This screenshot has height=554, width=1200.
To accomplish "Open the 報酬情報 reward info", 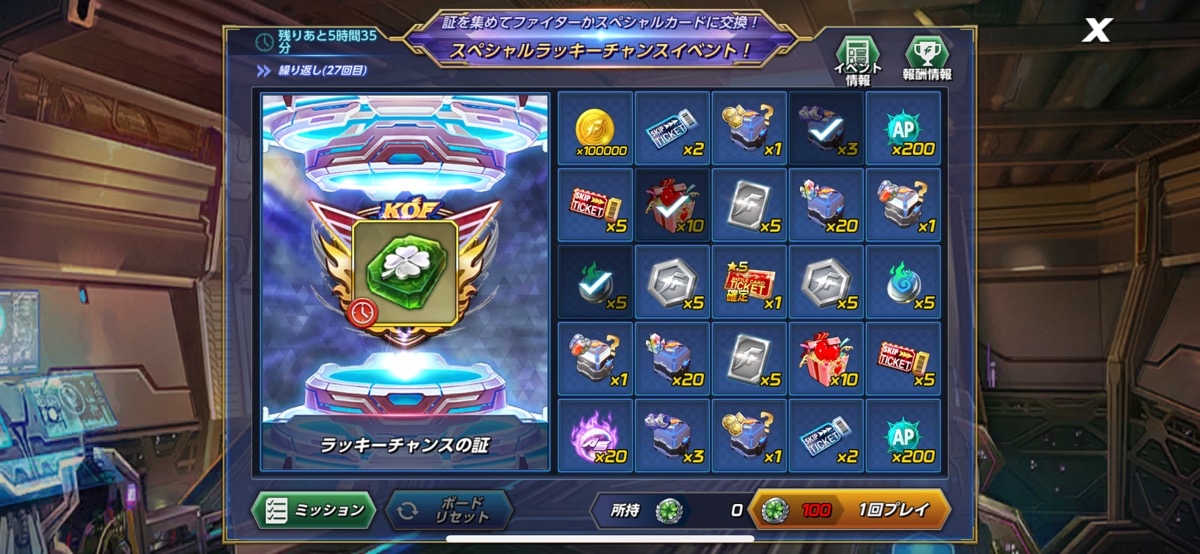I will pyautogui.click(x=927, y=59).
